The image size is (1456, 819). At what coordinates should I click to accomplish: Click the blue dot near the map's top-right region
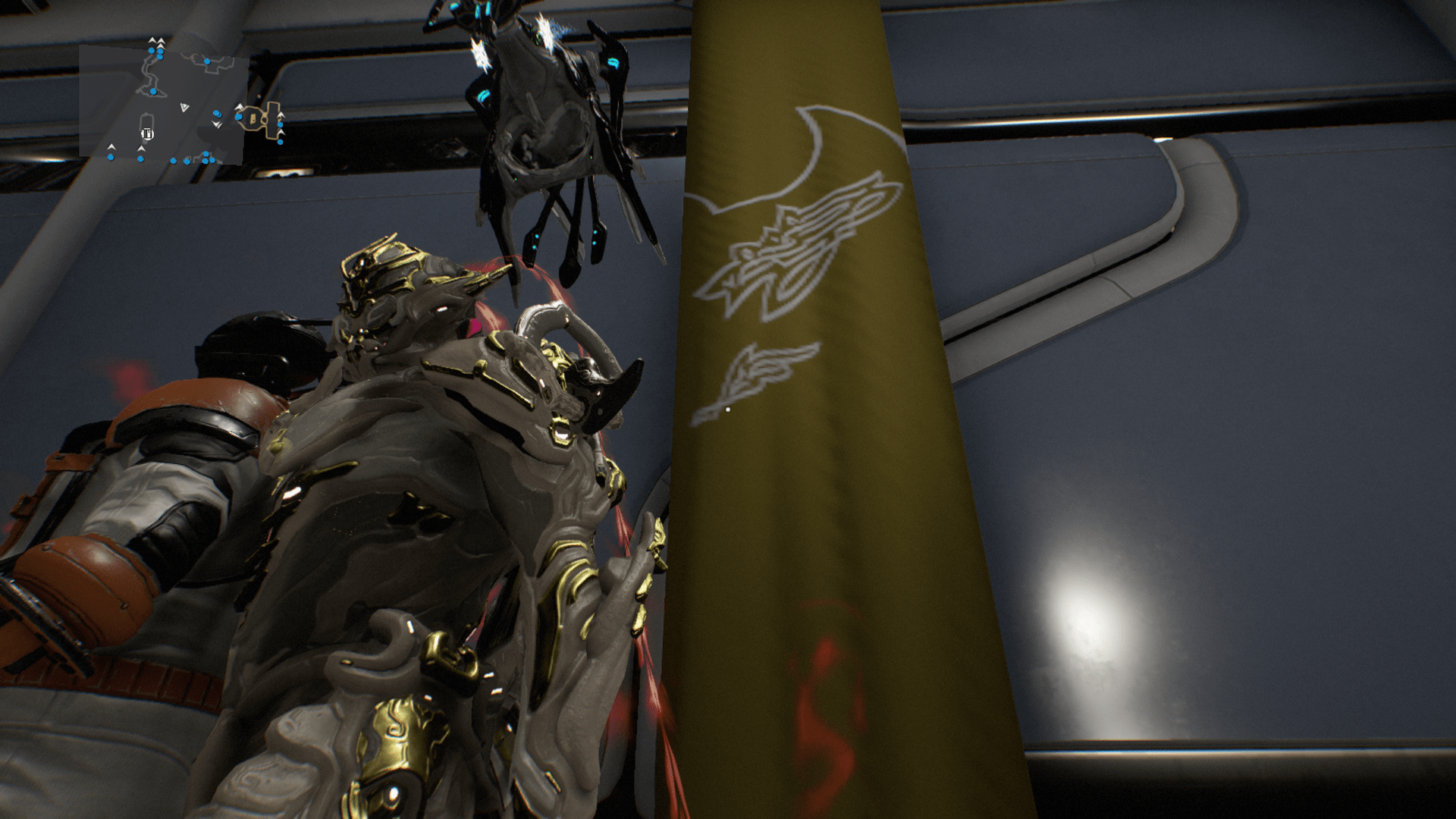[x=207, y=61]
